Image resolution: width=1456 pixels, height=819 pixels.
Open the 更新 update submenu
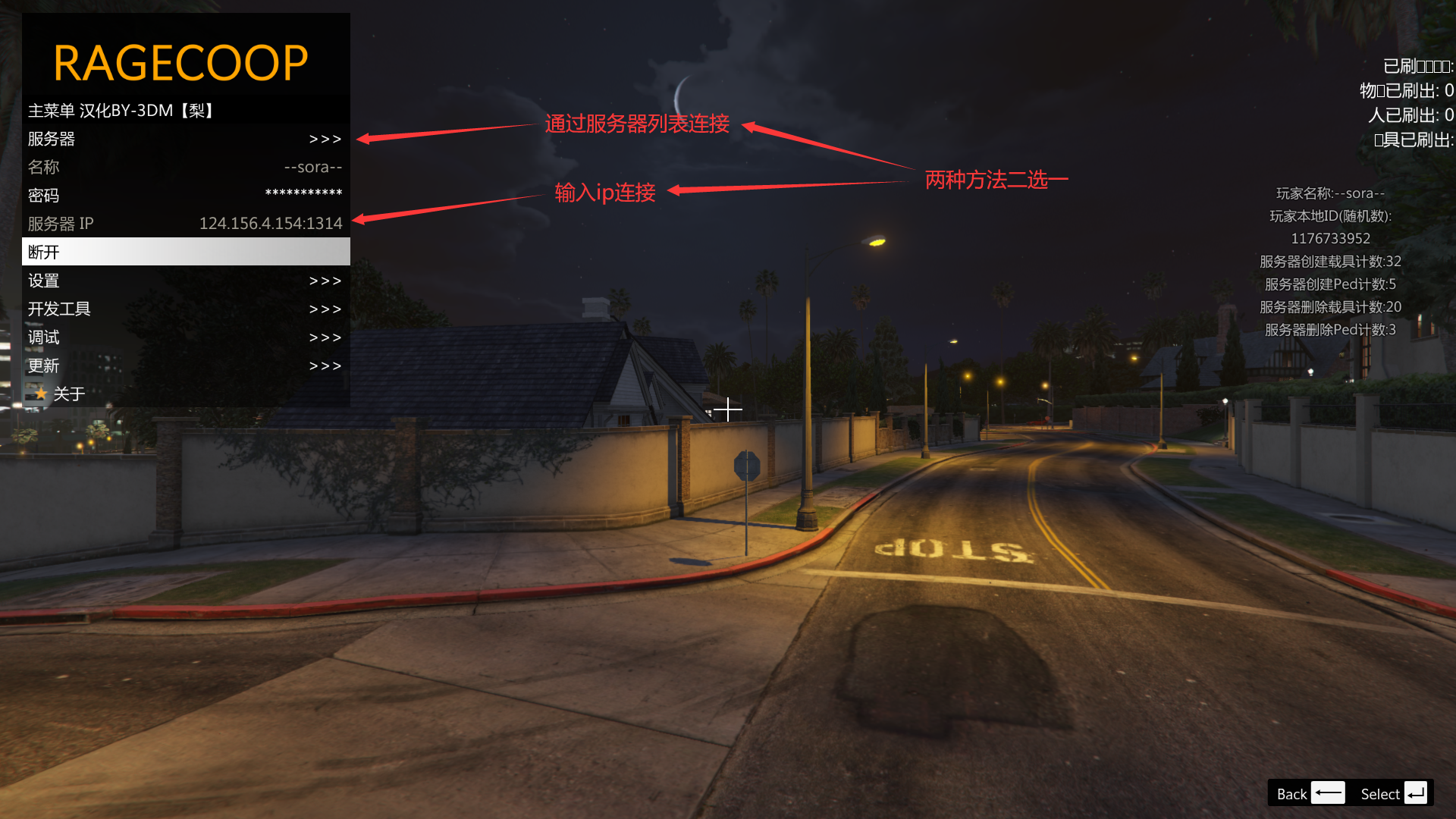click(185, 366)
